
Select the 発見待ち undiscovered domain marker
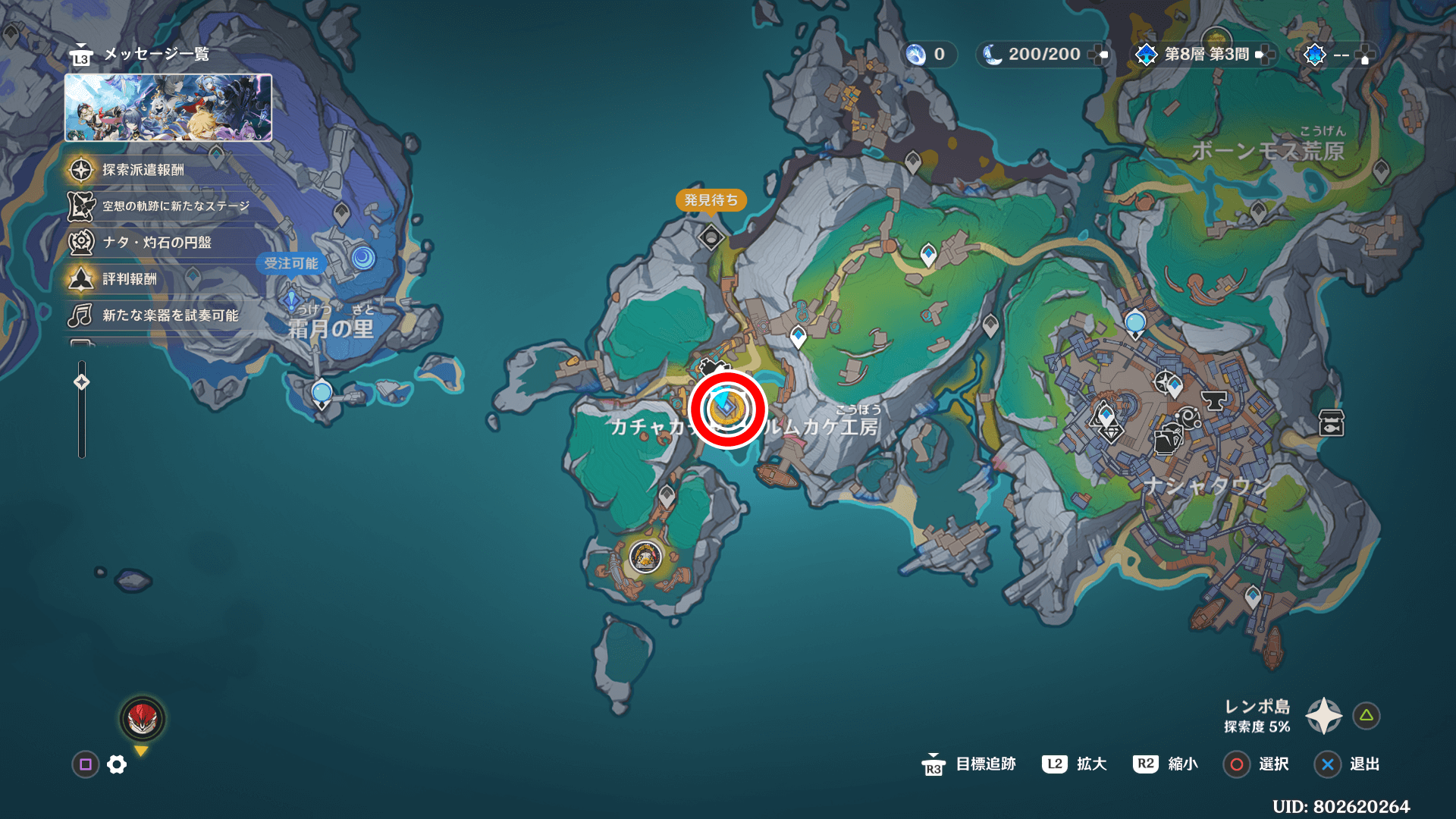[x=711, y=237]
